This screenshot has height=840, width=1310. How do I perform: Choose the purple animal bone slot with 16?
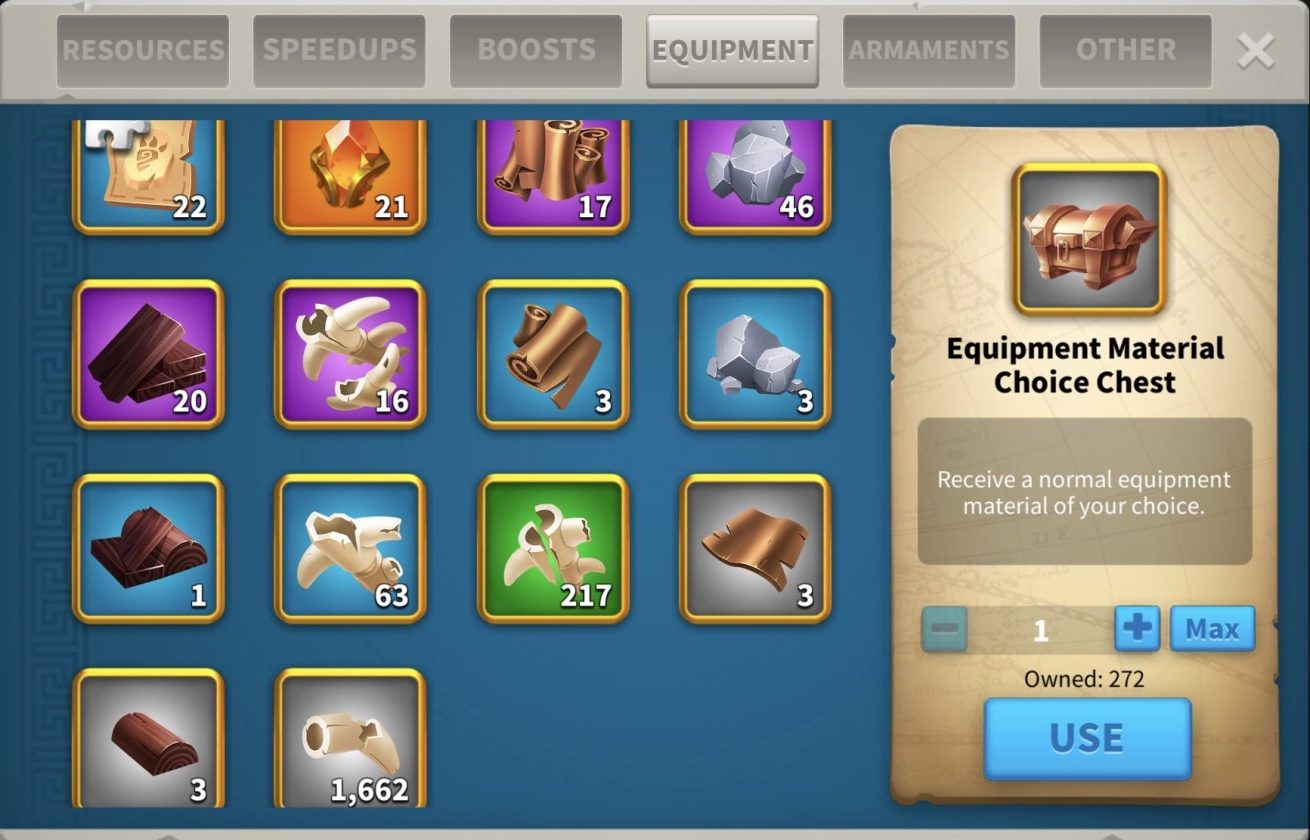point(351,354)
